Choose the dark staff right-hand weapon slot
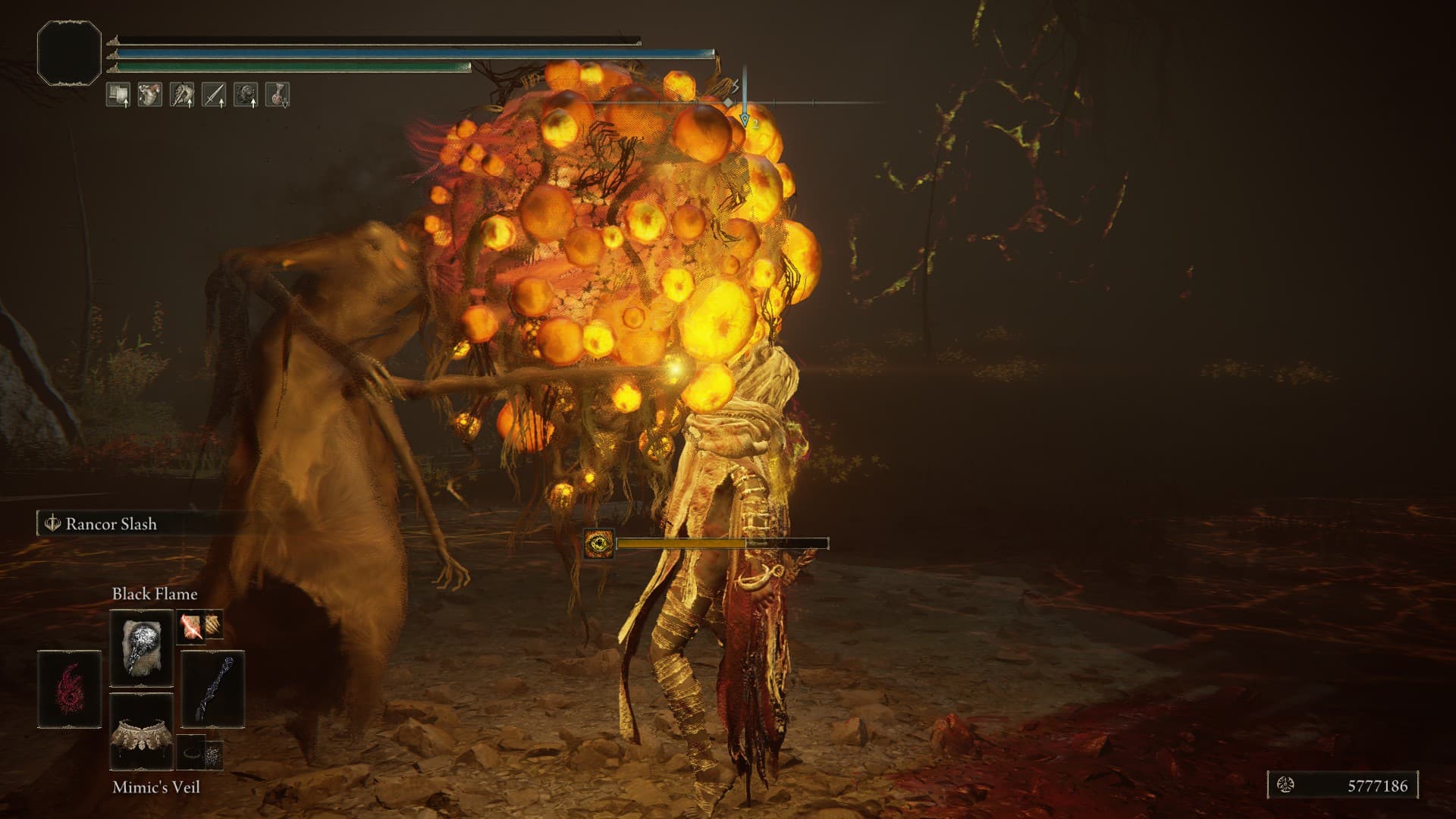Image resolution: width=1456 pixels, height=819 pixels. click(x=212, y=689)
